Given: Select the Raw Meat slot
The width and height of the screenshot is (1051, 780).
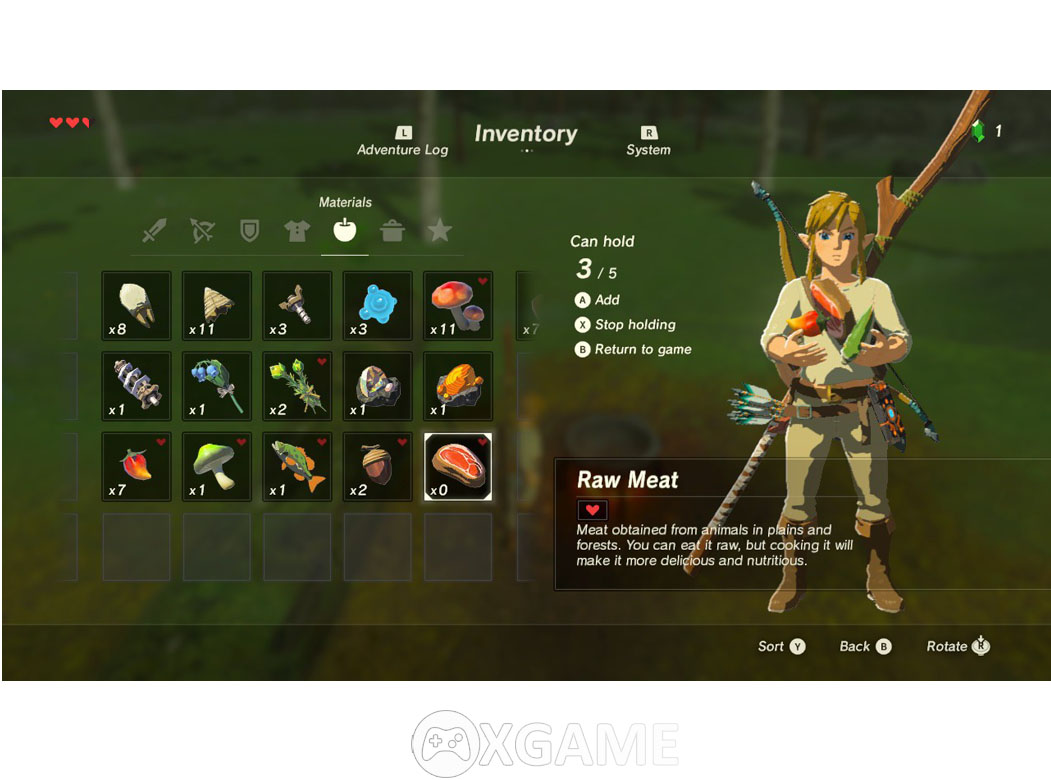Looking at the screenshot, I should (458, 467).
